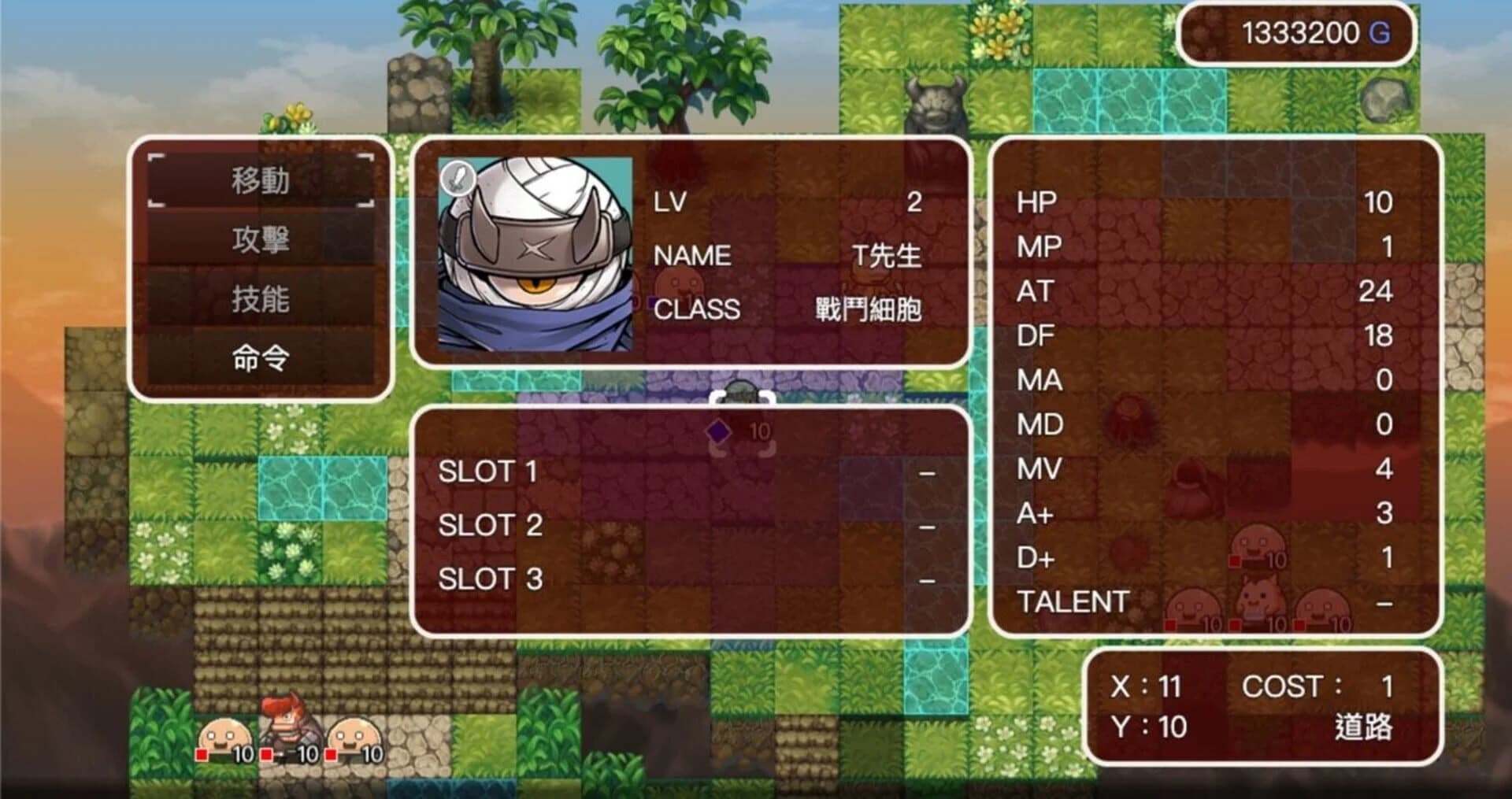This screenshot has height=799, width=1512.
Task: Click the 命令 command option
Action: [x=260, y=358]
